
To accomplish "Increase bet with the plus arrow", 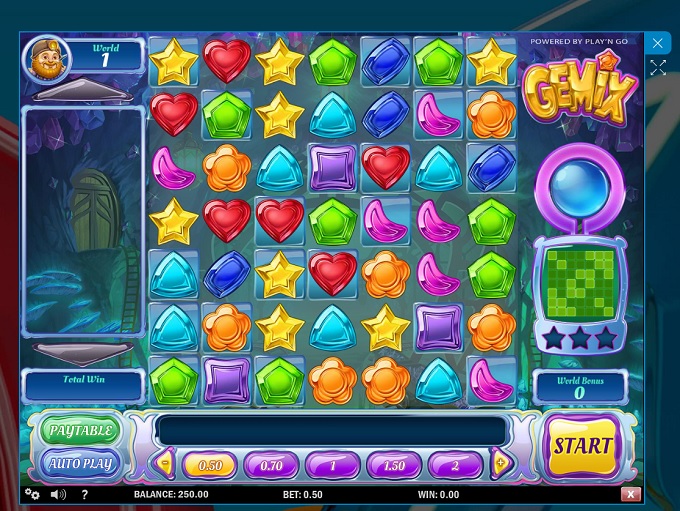I will 502,463.
